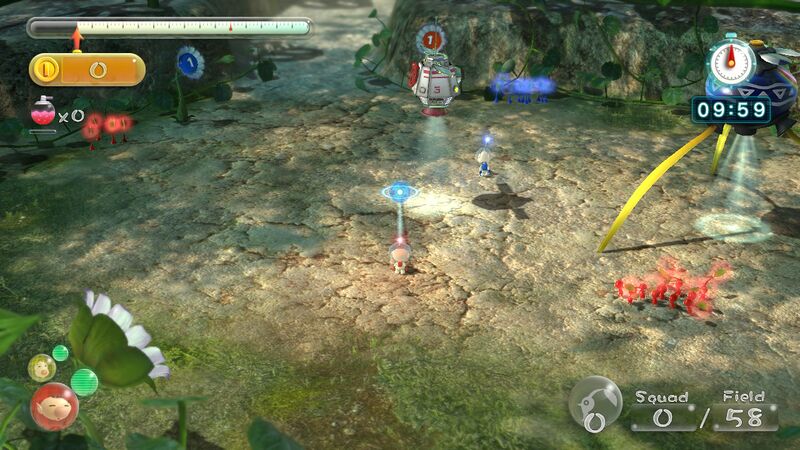
Task: Click the squad Pikmin type bubble
Action: tap(594, 403)
